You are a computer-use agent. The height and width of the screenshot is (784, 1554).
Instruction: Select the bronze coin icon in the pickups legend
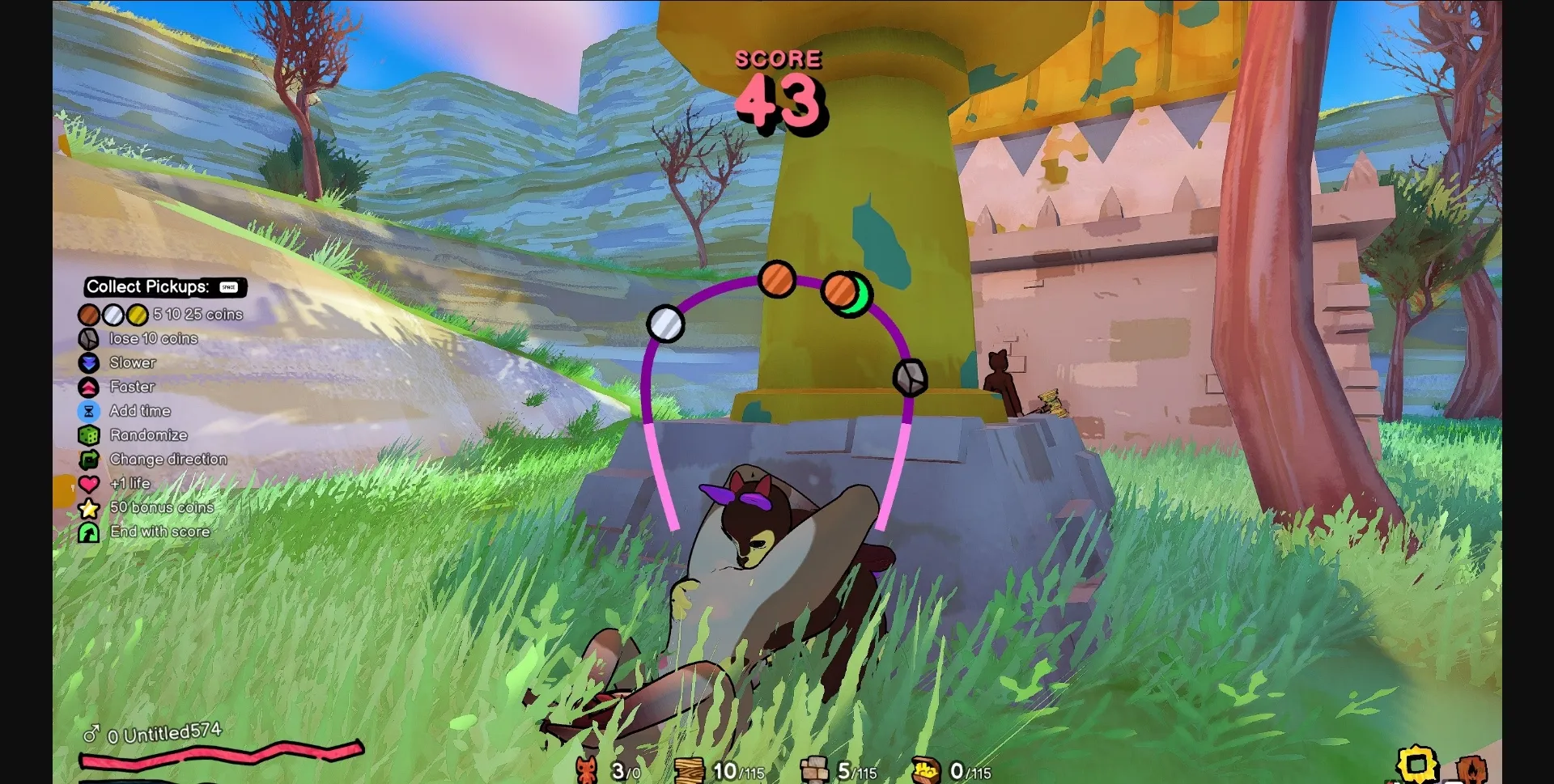(89, 315)
